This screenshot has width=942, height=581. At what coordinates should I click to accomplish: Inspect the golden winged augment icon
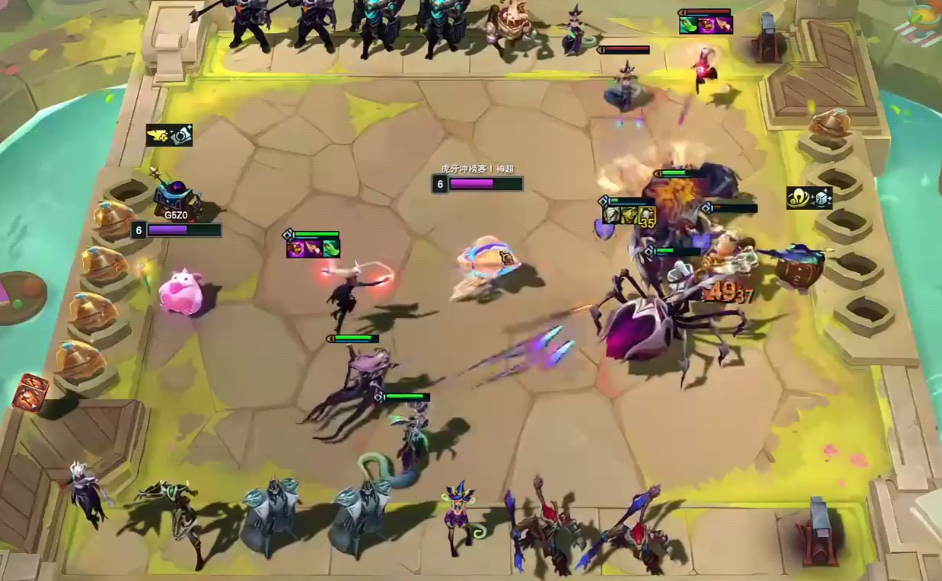tap(158, 135)
